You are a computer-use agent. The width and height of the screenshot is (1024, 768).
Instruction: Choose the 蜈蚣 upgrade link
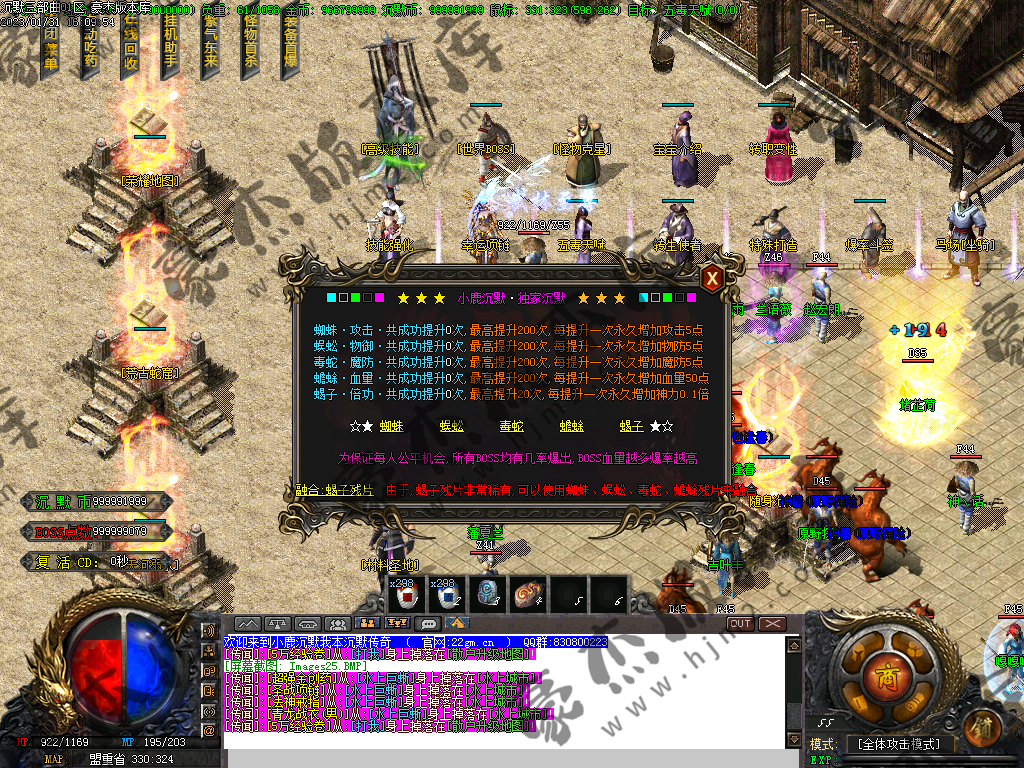coord(451,425)
